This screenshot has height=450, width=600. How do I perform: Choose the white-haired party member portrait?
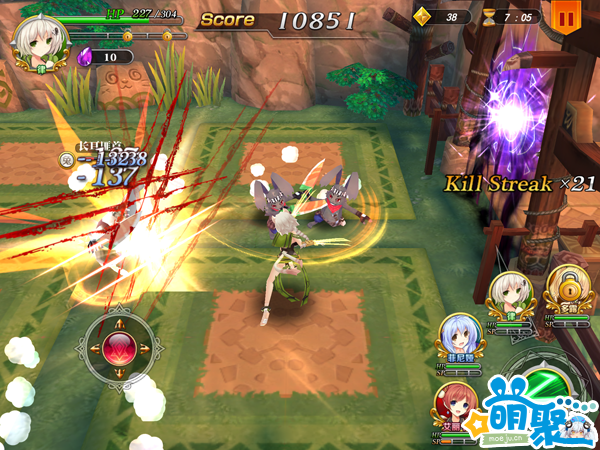pyautogui.click(x=509, y=291)
